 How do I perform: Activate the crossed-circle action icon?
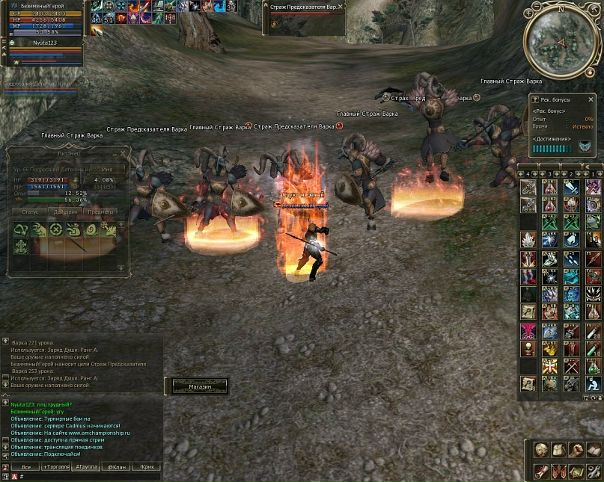click(56, 230)
